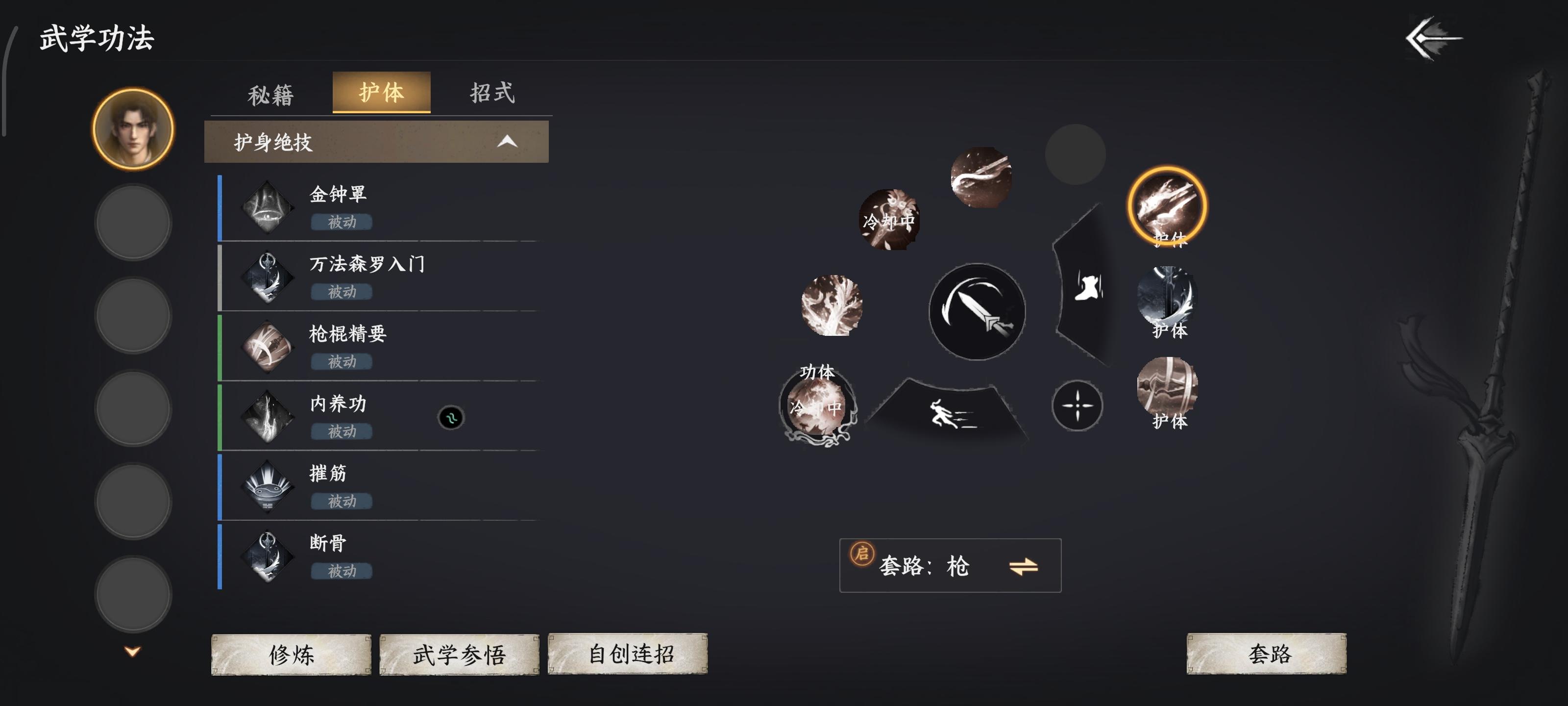The image size is (1568, 706).
Task: Expand more skills with the down chevron
Action: (133, 650)
